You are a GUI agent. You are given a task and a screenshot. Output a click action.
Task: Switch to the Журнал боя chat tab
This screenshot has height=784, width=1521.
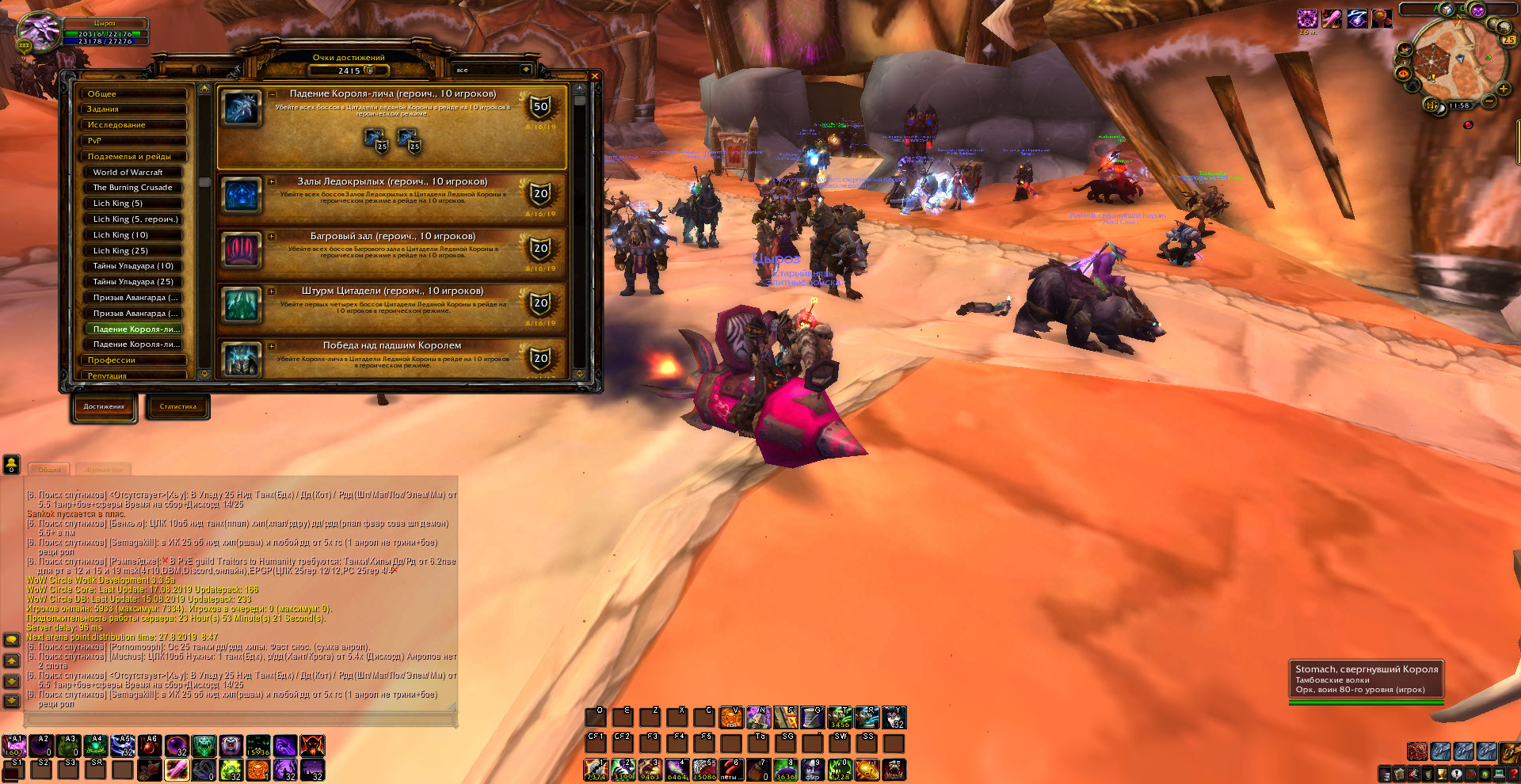pyautogui.click(x=105, y=470)
